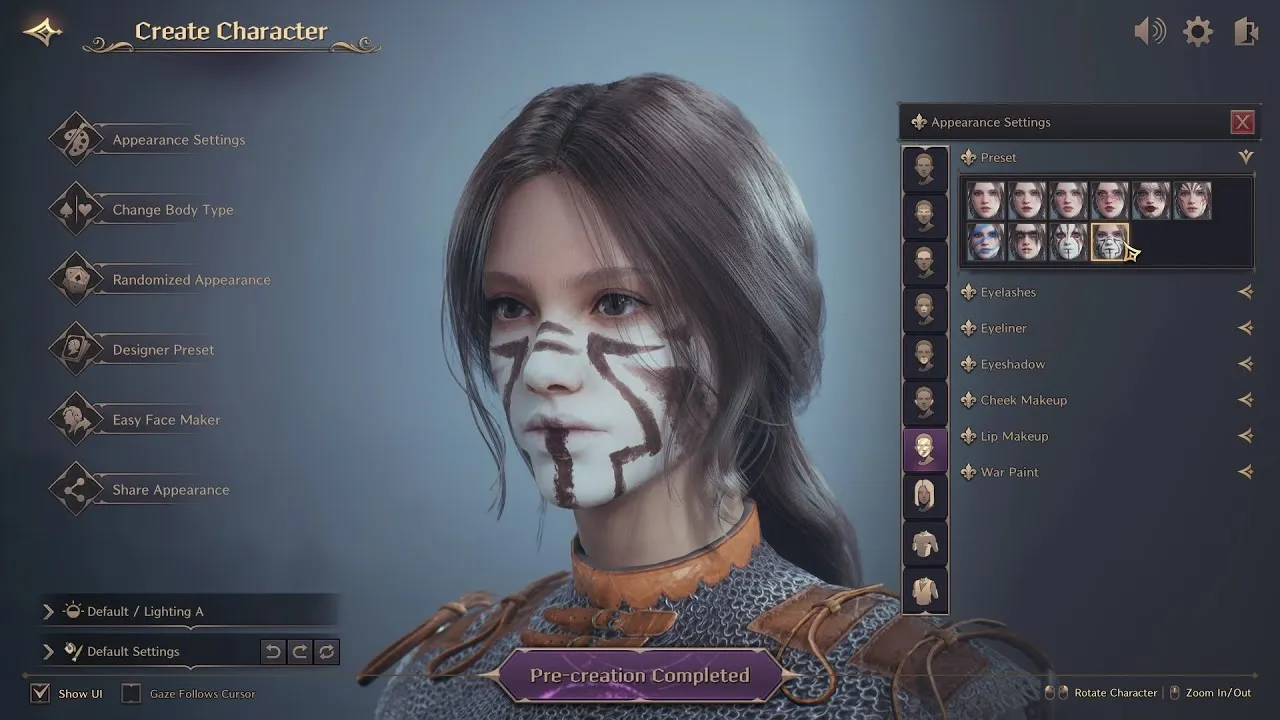Enable Gaze Follows Cursor
This screenshot has width=1280, height=720.
pos(131,693)
